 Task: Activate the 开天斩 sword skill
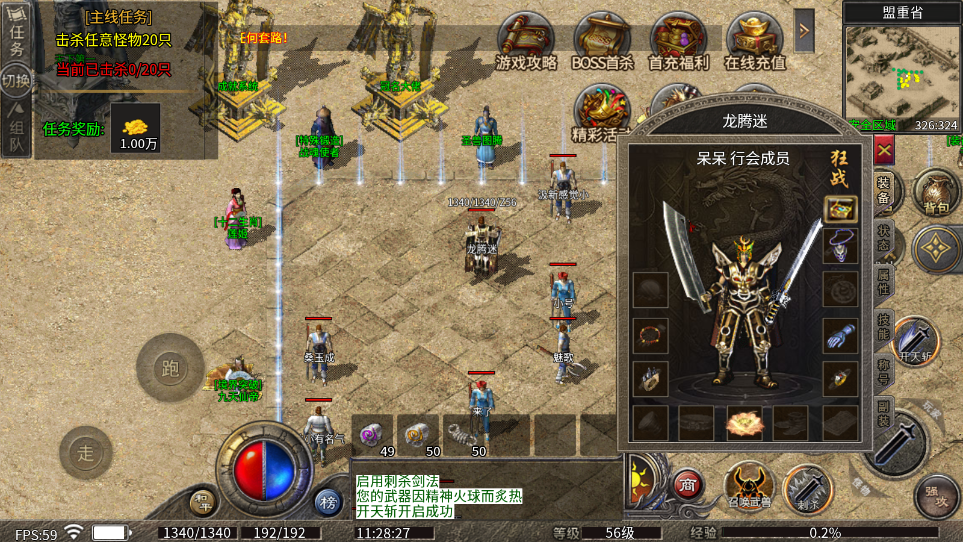pos(915,340)
